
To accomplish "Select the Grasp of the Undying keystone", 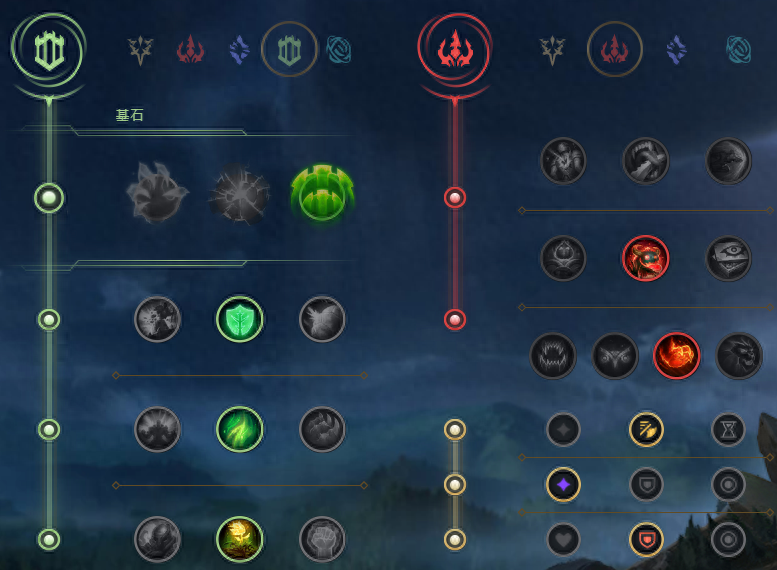I will pyautogui.click(x=157, y=193).
